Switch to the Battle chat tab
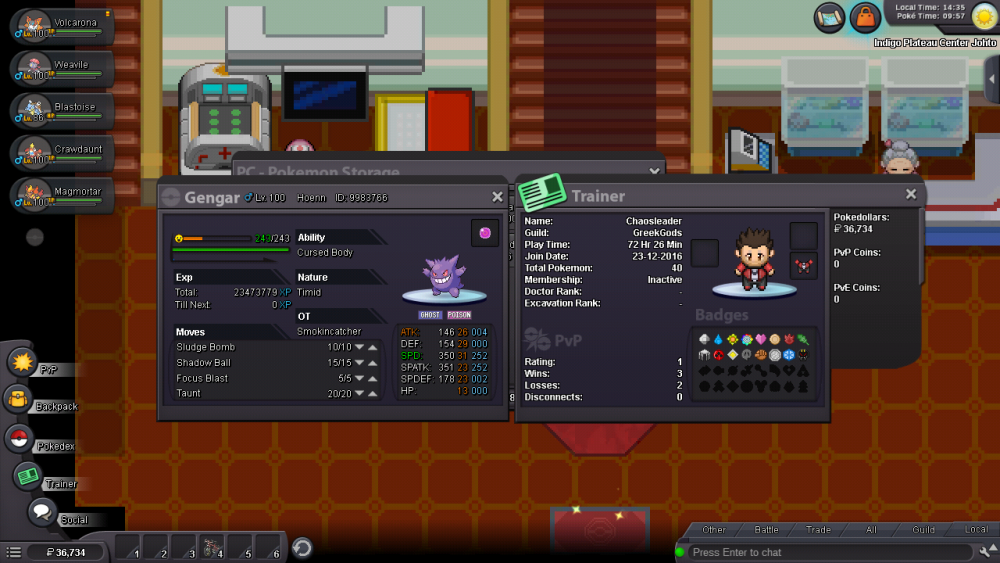The width and height of the screenshot is (1000, 563). tap(766, 530)
